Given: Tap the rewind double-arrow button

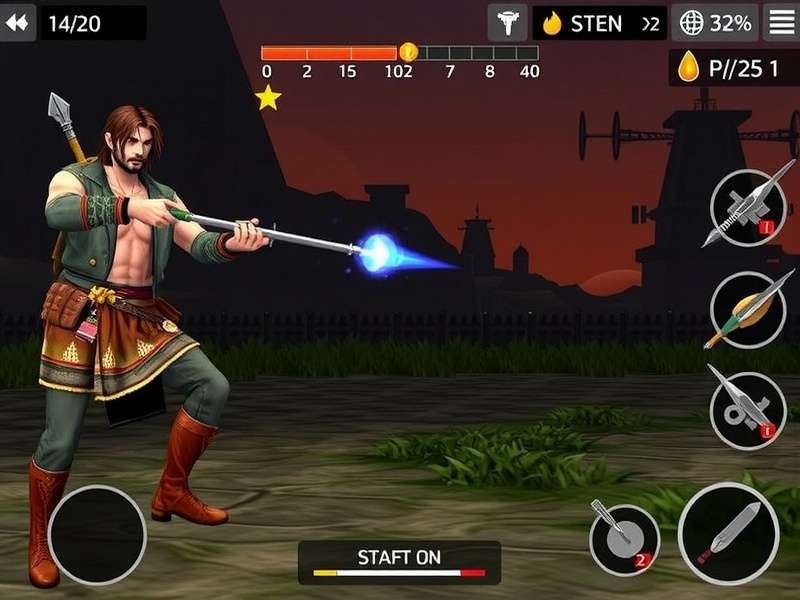Looking at the screenshot, I should (17, 22).
